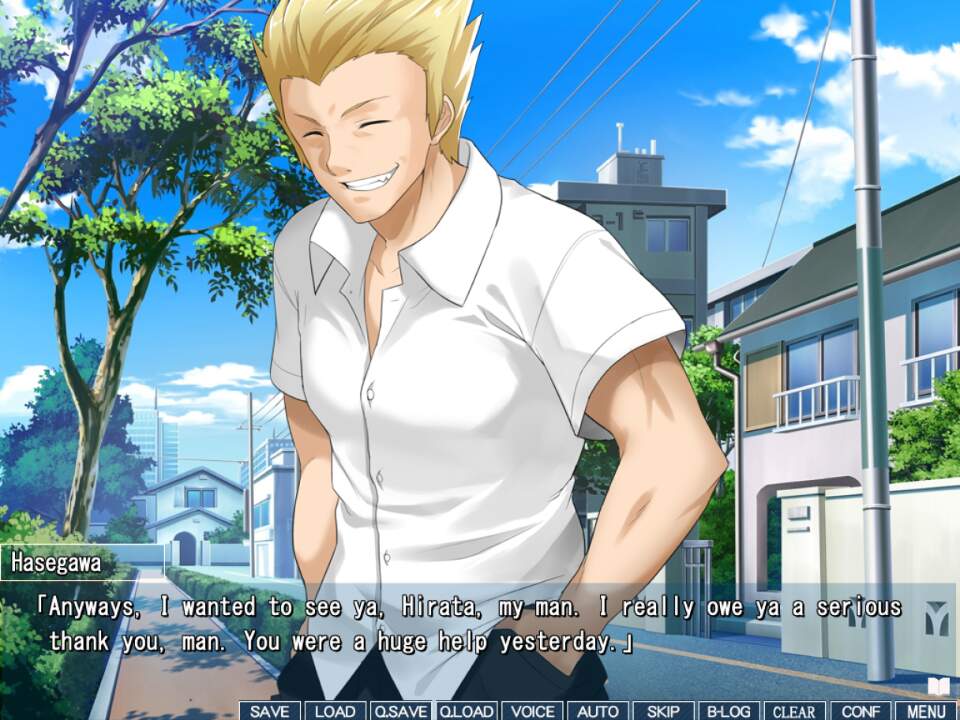Open the SAVE screen
The width and height of the screenshot is (960, 720).
tap(270, 711)
